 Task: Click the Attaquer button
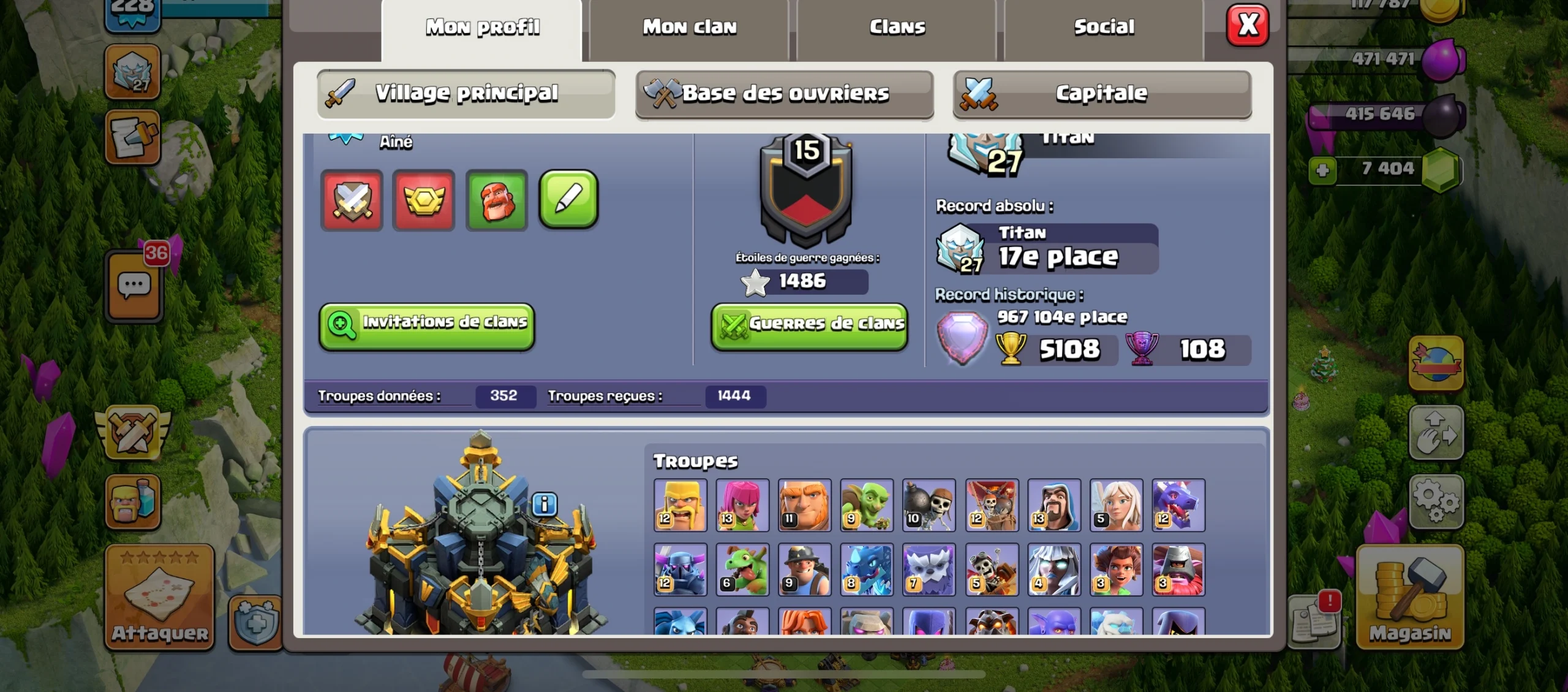pos(158,598)
